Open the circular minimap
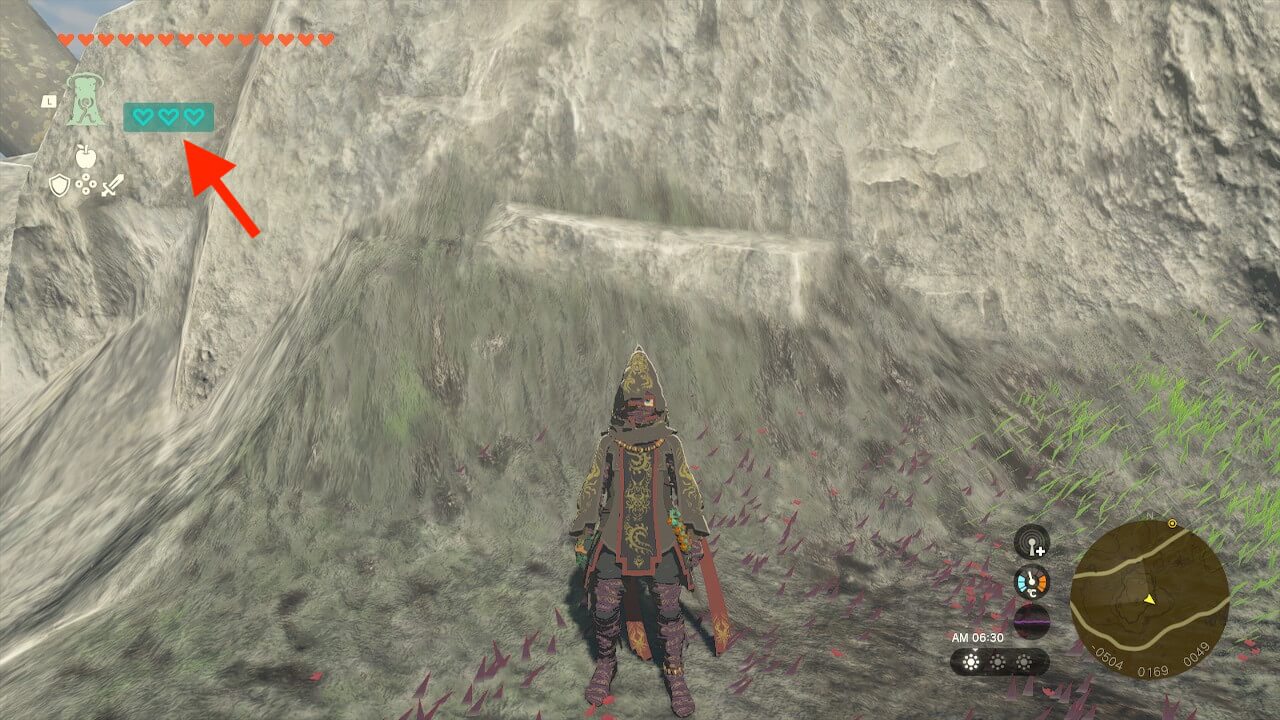Image resolution: width=1280 pixels, height=720 pixels. click(x=1149, y=599)
